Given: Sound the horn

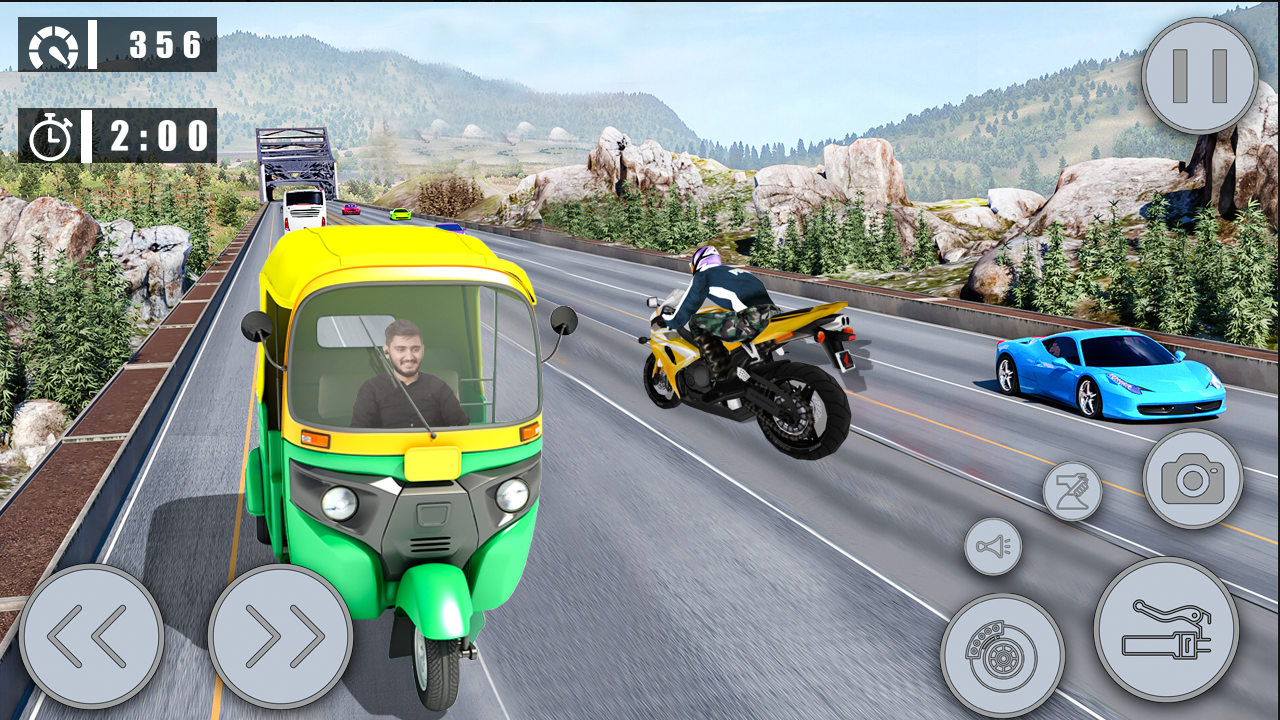Looking at the screenshot, I should pyautogui.click(x=995, y=545).
